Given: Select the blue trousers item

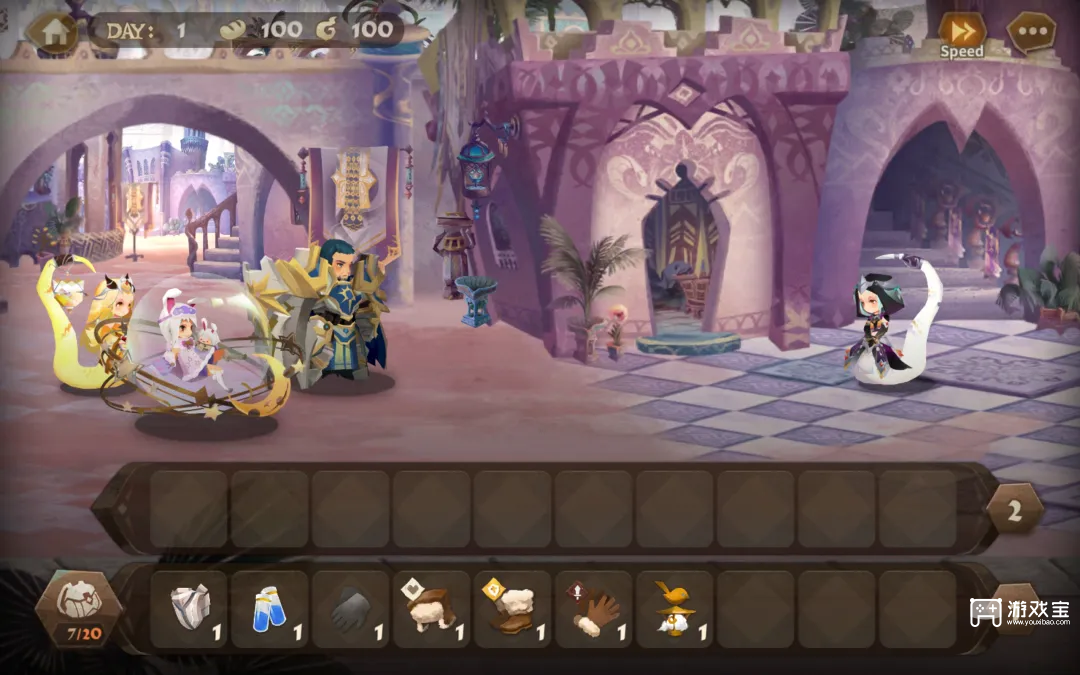Looking at the screenshot, I should coord(270,609).
